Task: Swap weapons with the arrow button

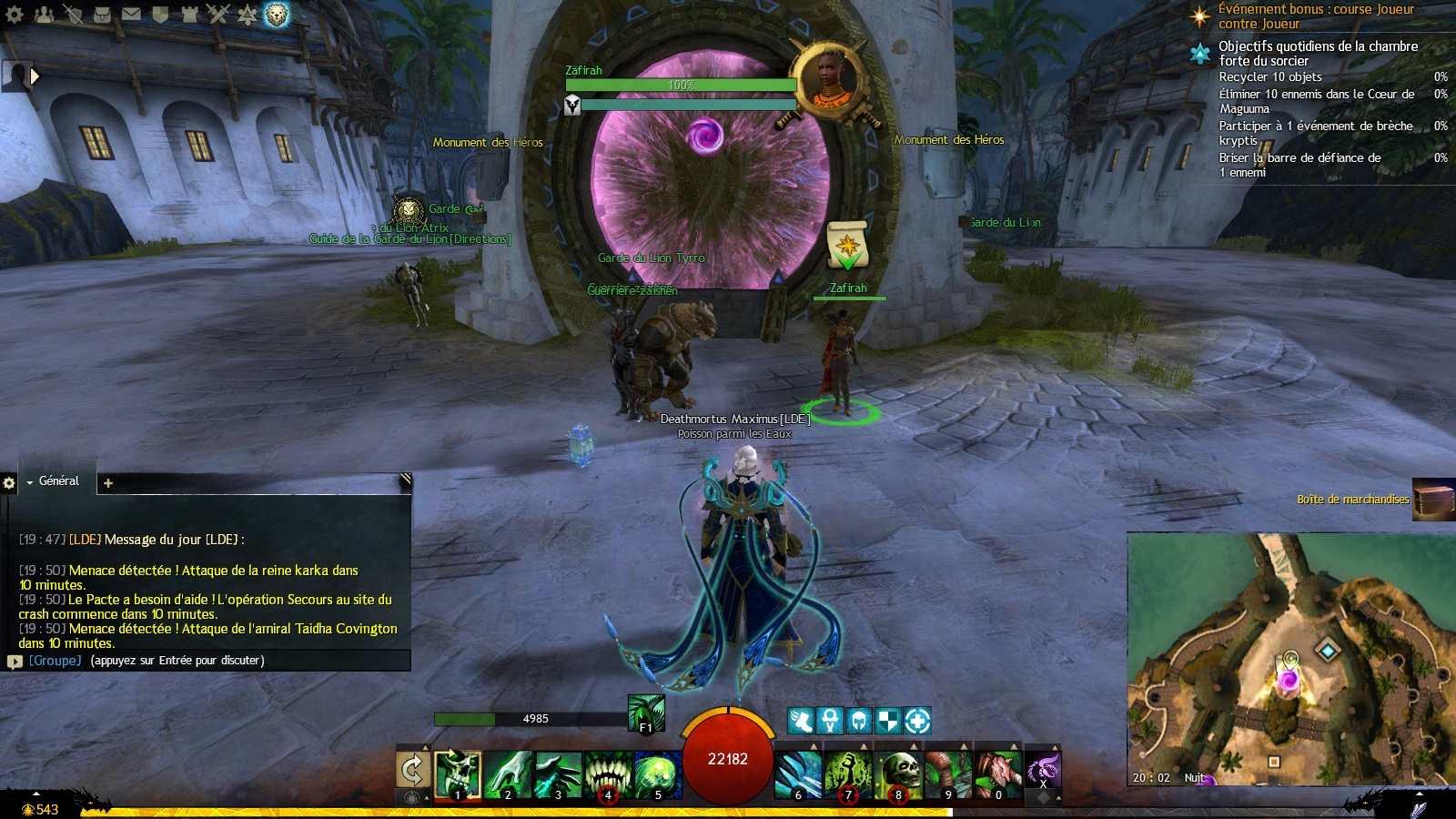Action: (x=412, y=770)
